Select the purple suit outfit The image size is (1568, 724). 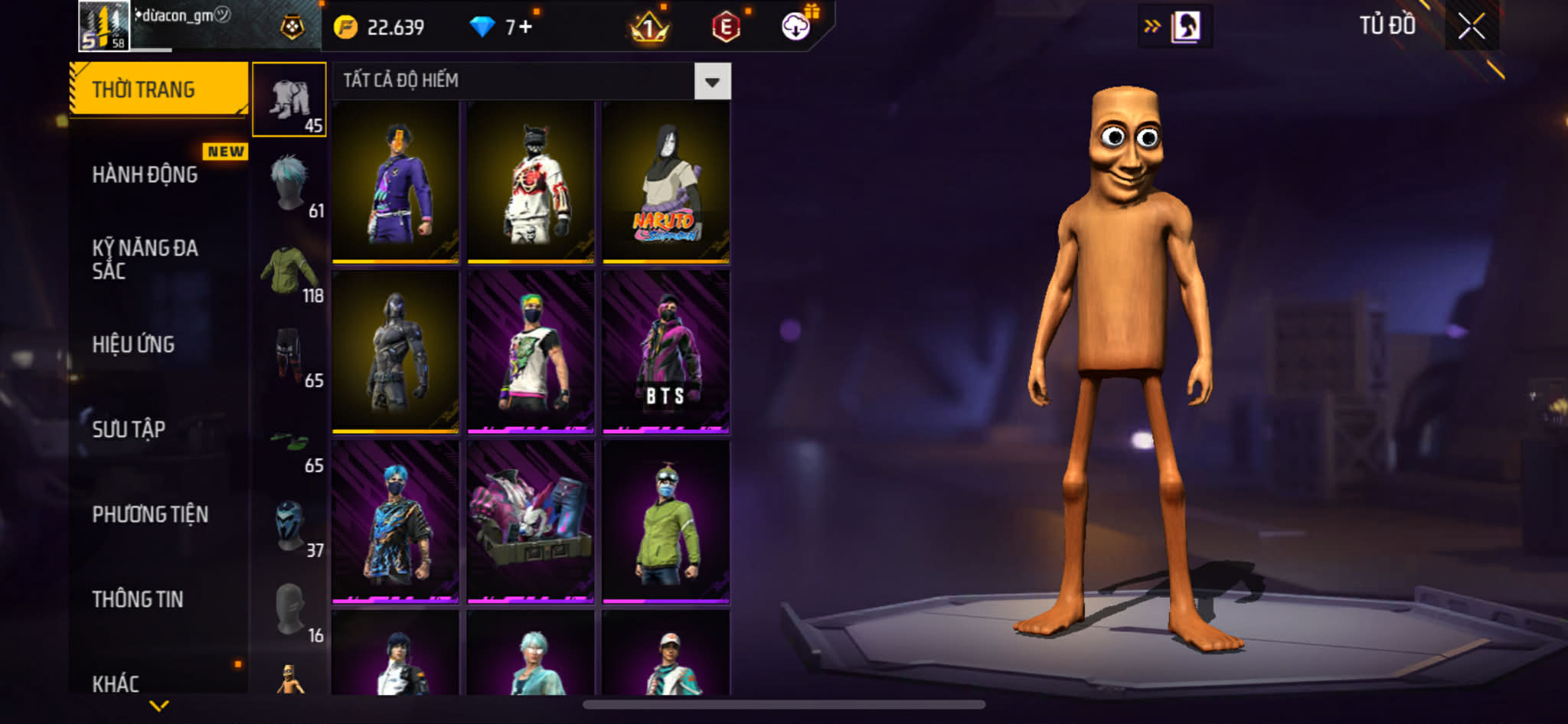point(395,182)
